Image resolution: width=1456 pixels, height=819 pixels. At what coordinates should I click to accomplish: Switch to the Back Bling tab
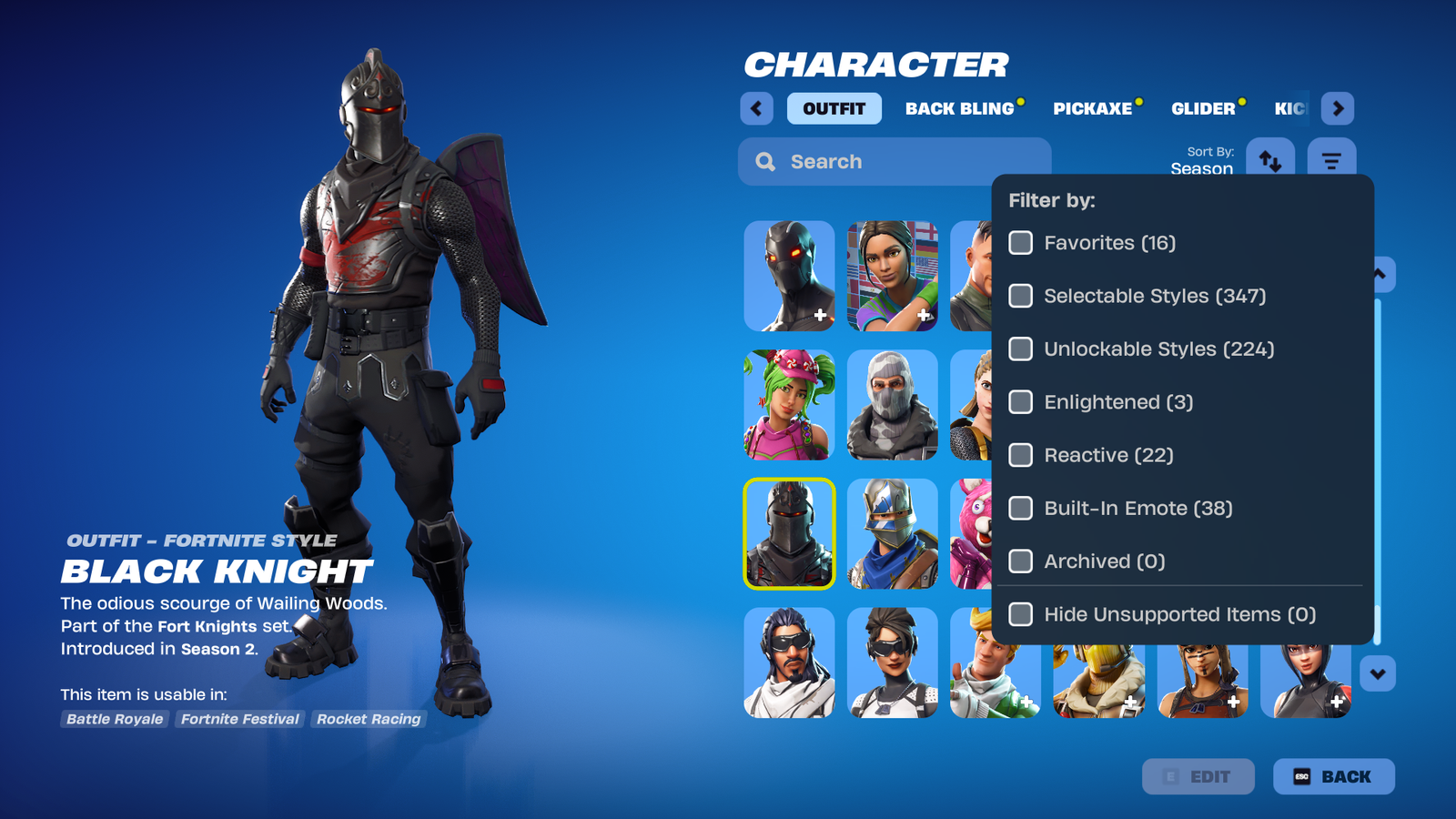pyautogui.click(x=958, y=108)
